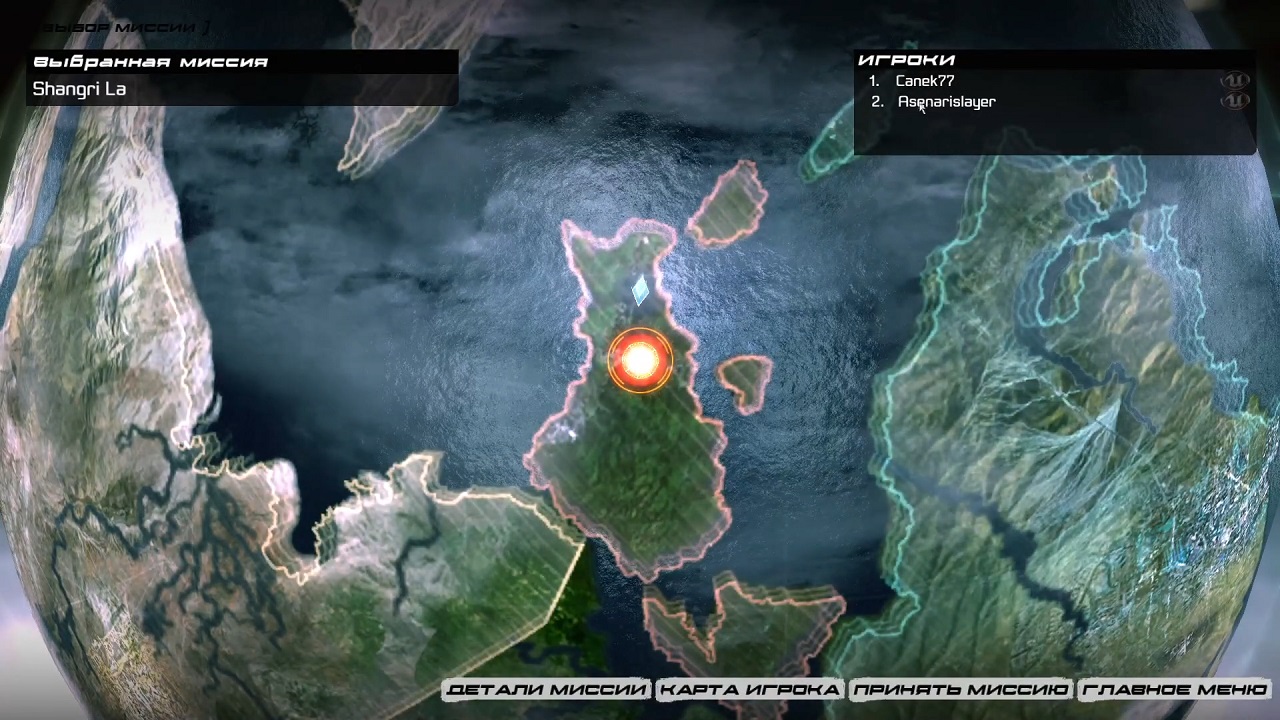
Task: Return via the Главное меню button
Action: click(1175, 690)
